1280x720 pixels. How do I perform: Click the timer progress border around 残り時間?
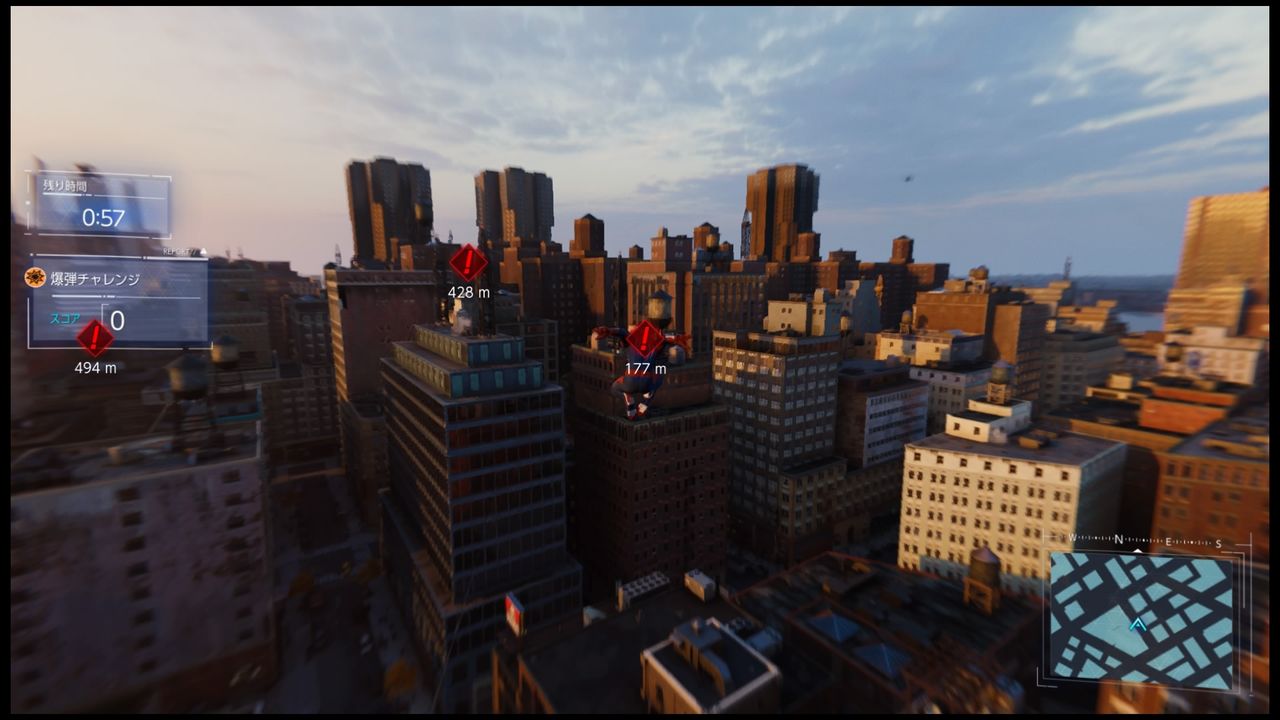click(x=27, y=200)
